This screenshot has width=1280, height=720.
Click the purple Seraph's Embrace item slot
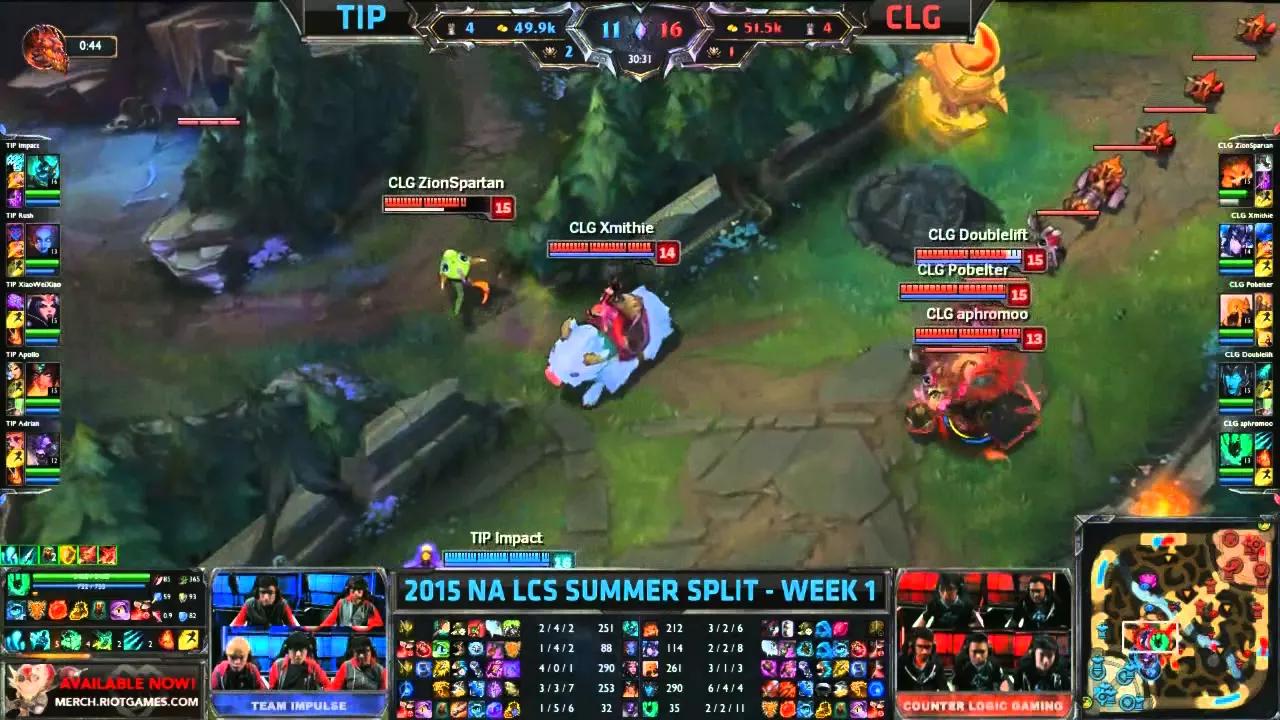tap(118, 610)
